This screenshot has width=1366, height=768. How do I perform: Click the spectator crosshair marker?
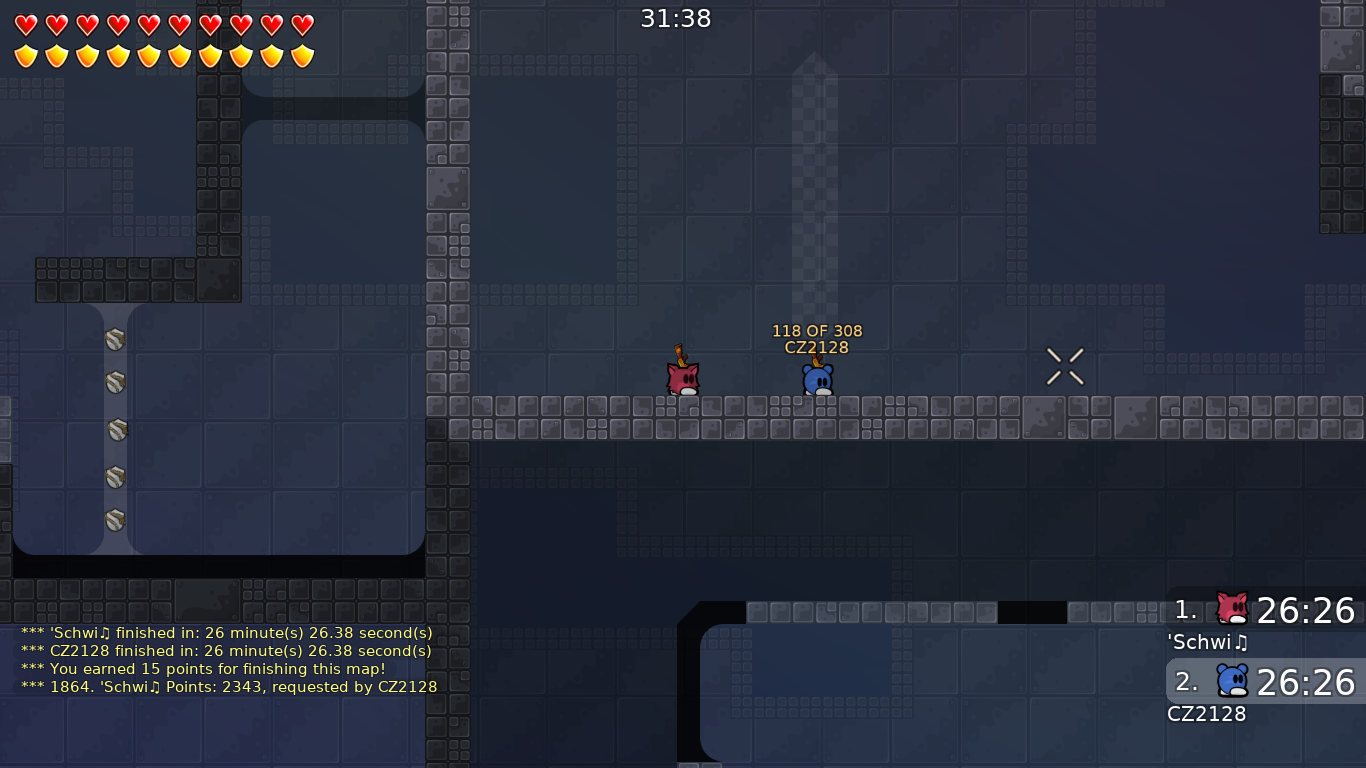[x=1064, y=366]
